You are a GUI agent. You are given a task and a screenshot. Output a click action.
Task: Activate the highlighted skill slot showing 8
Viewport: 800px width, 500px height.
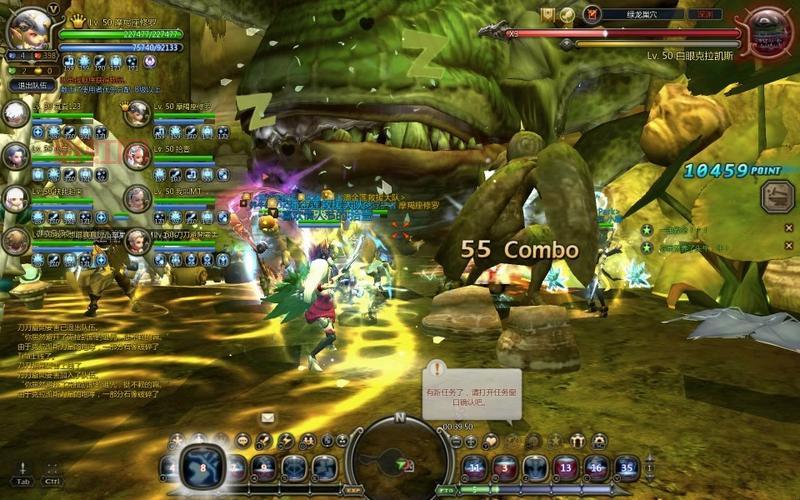pyautogui.click(x=203, y=468)
